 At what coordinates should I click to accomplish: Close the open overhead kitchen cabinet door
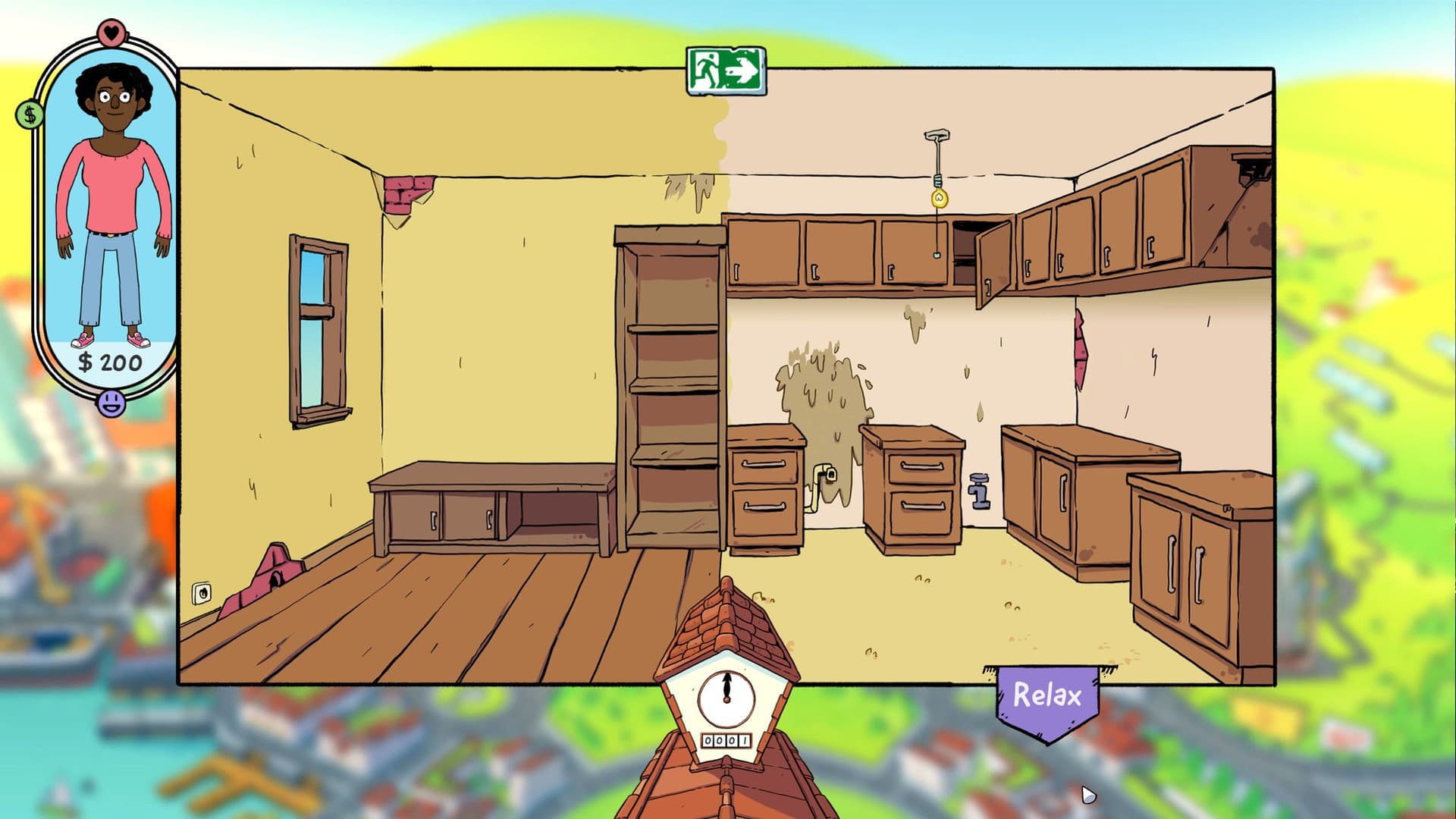tap(993, 258)
